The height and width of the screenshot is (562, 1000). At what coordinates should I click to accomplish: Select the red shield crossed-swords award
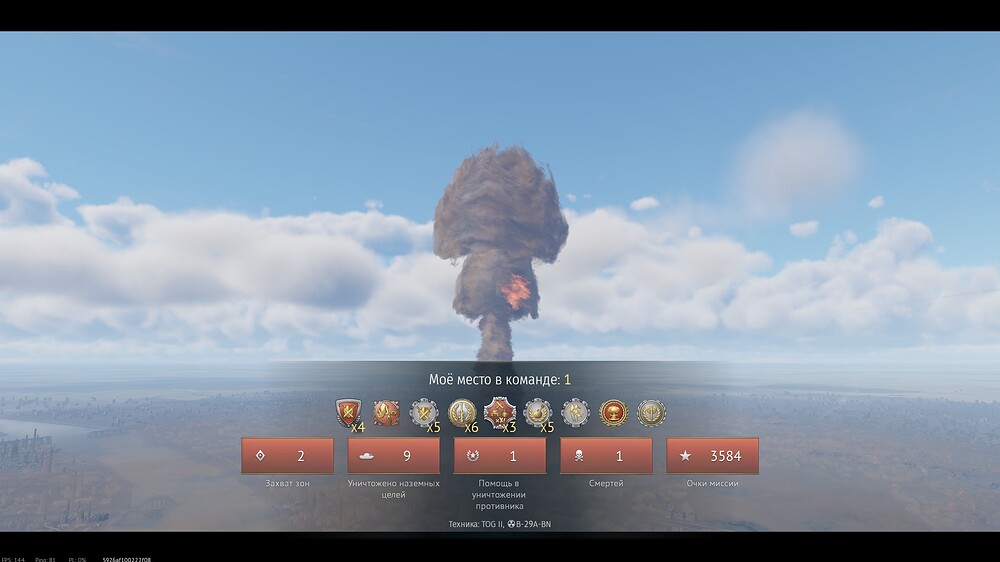click(x=348, y=412)
